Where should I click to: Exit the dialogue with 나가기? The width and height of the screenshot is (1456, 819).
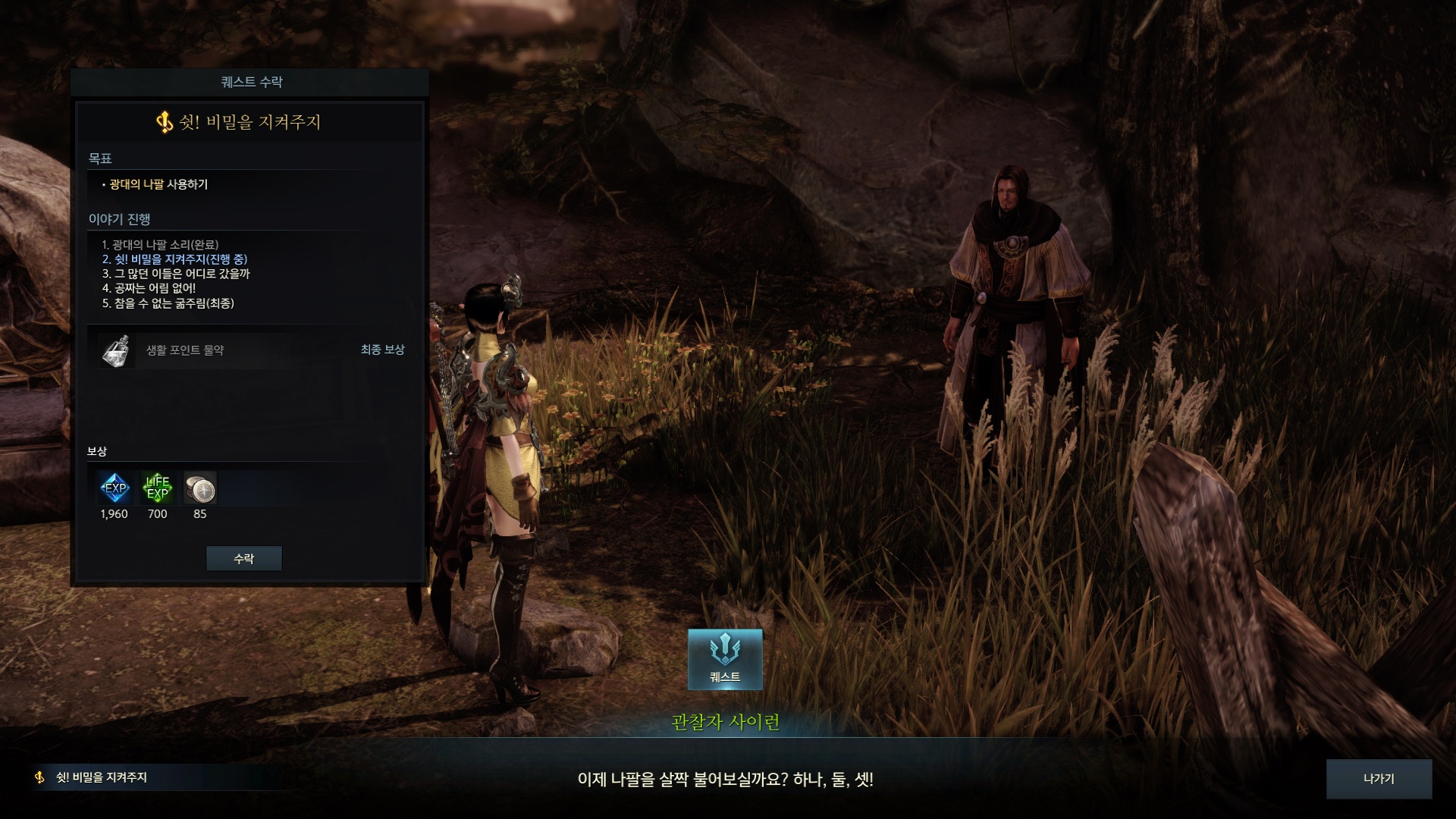point(1379,779)
